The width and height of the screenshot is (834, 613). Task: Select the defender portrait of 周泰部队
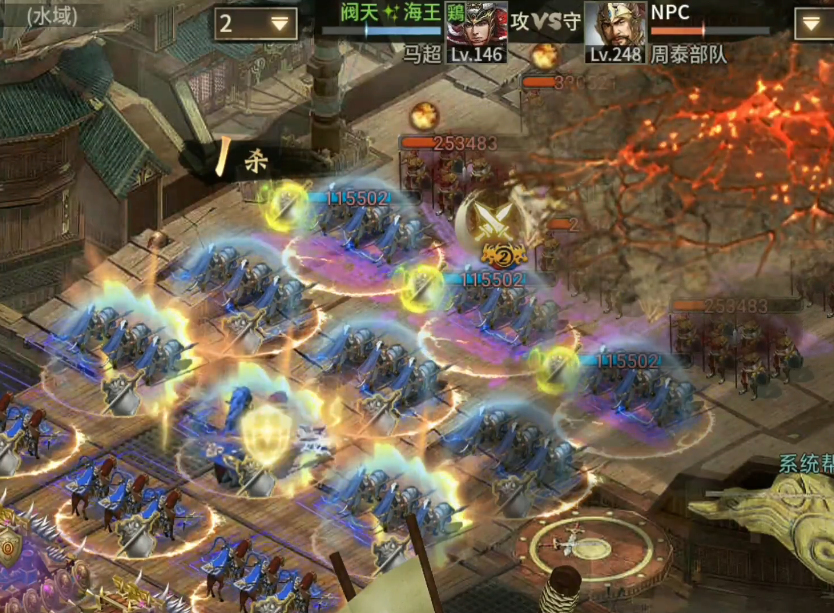614,28
